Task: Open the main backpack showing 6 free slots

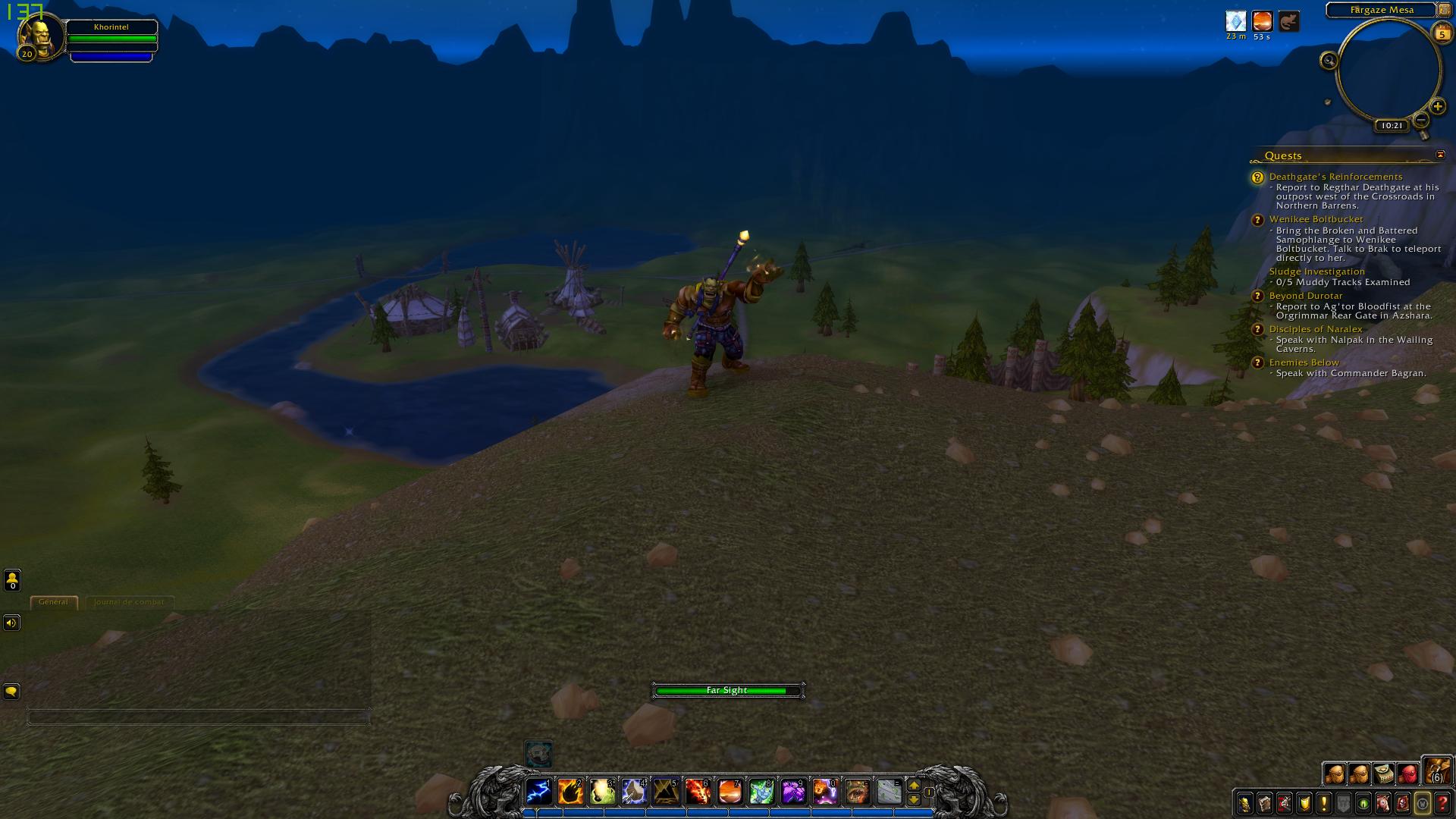Action: point(1436,771)
